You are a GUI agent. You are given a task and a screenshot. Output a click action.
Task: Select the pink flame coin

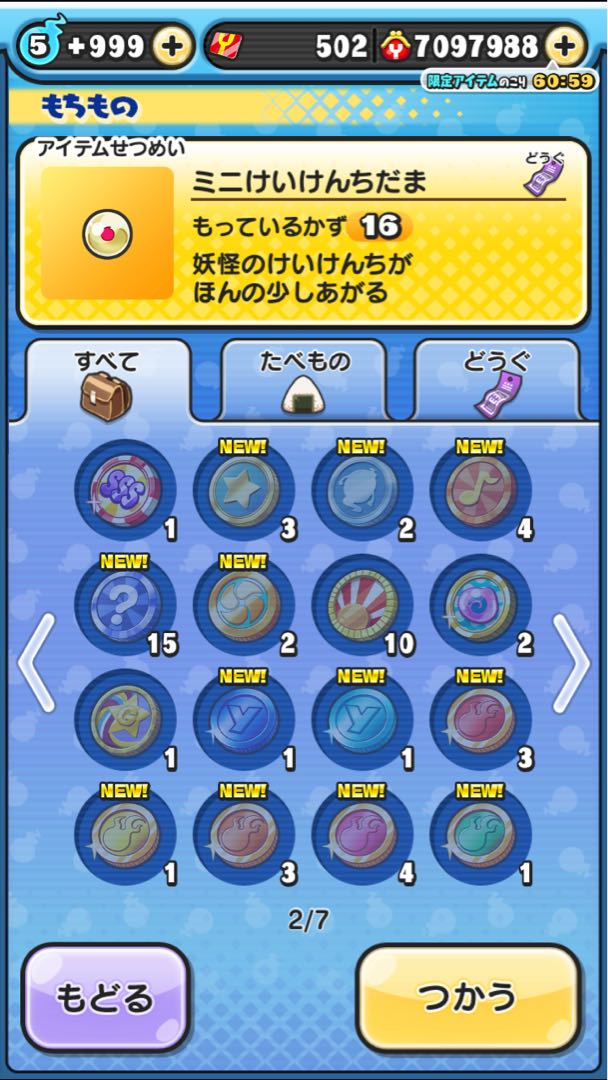tap(361, 834)
